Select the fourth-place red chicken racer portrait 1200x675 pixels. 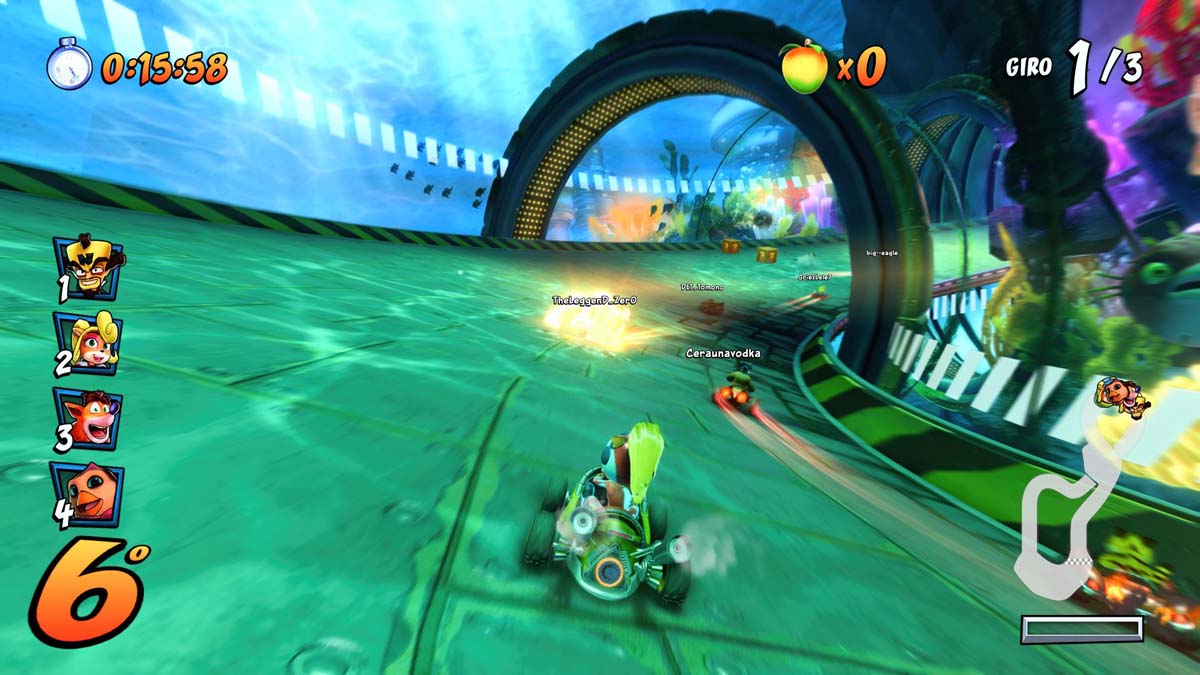coord(90,494)
